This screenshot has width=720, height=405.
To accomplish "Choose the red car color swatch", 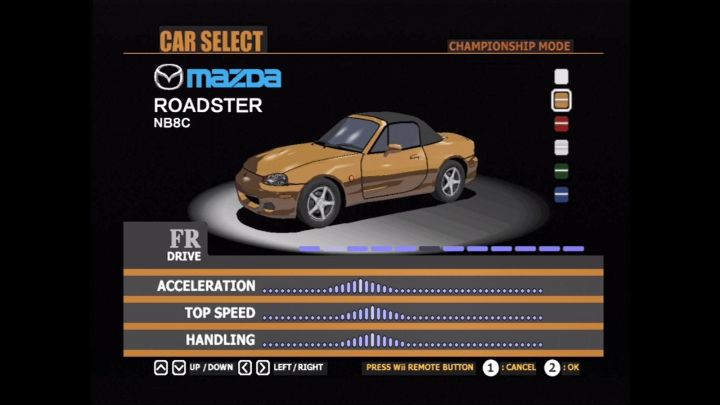I will coord(562,124).
